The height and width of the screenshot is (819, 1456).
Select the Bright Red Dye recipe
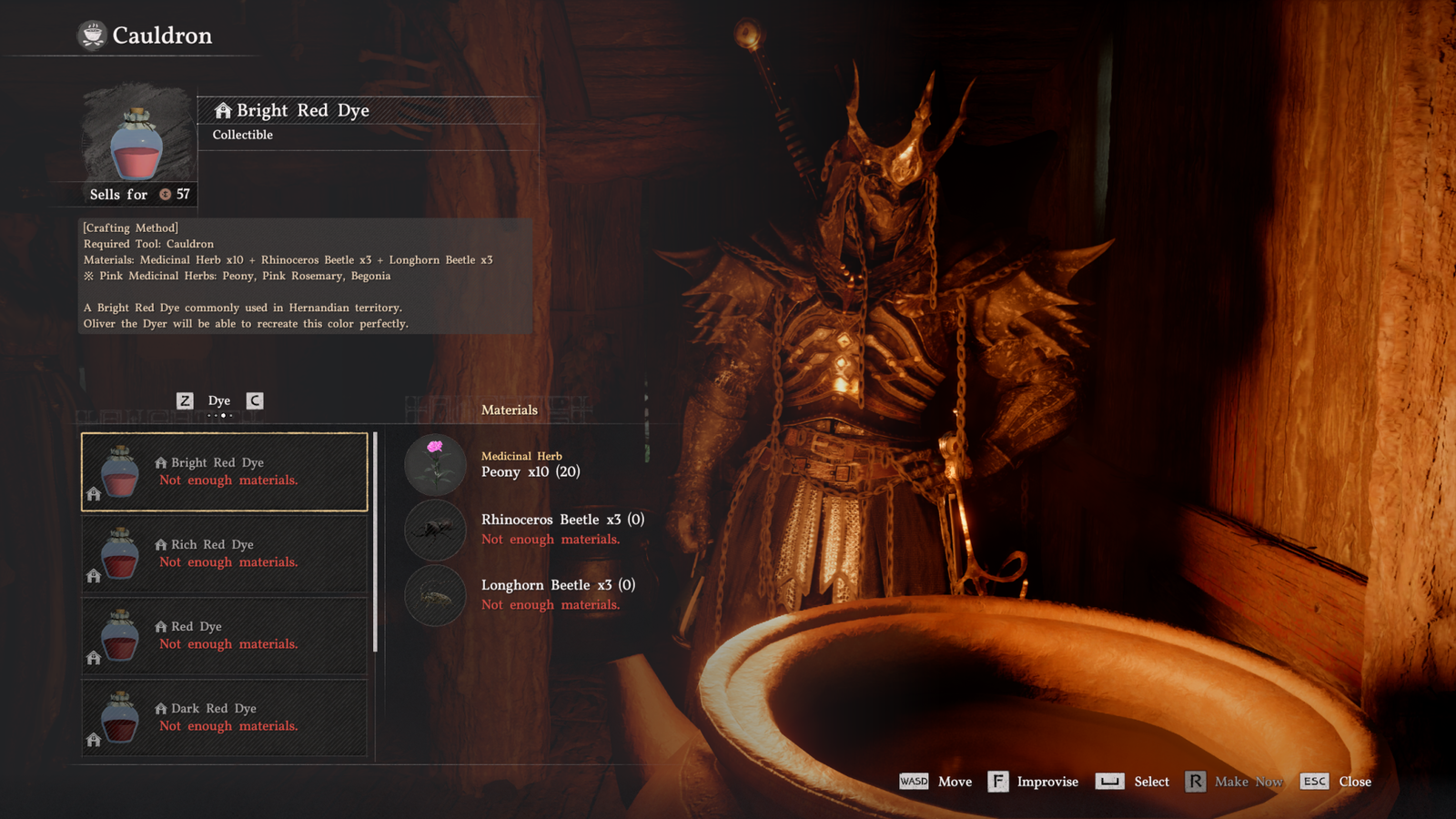[225, 471]
